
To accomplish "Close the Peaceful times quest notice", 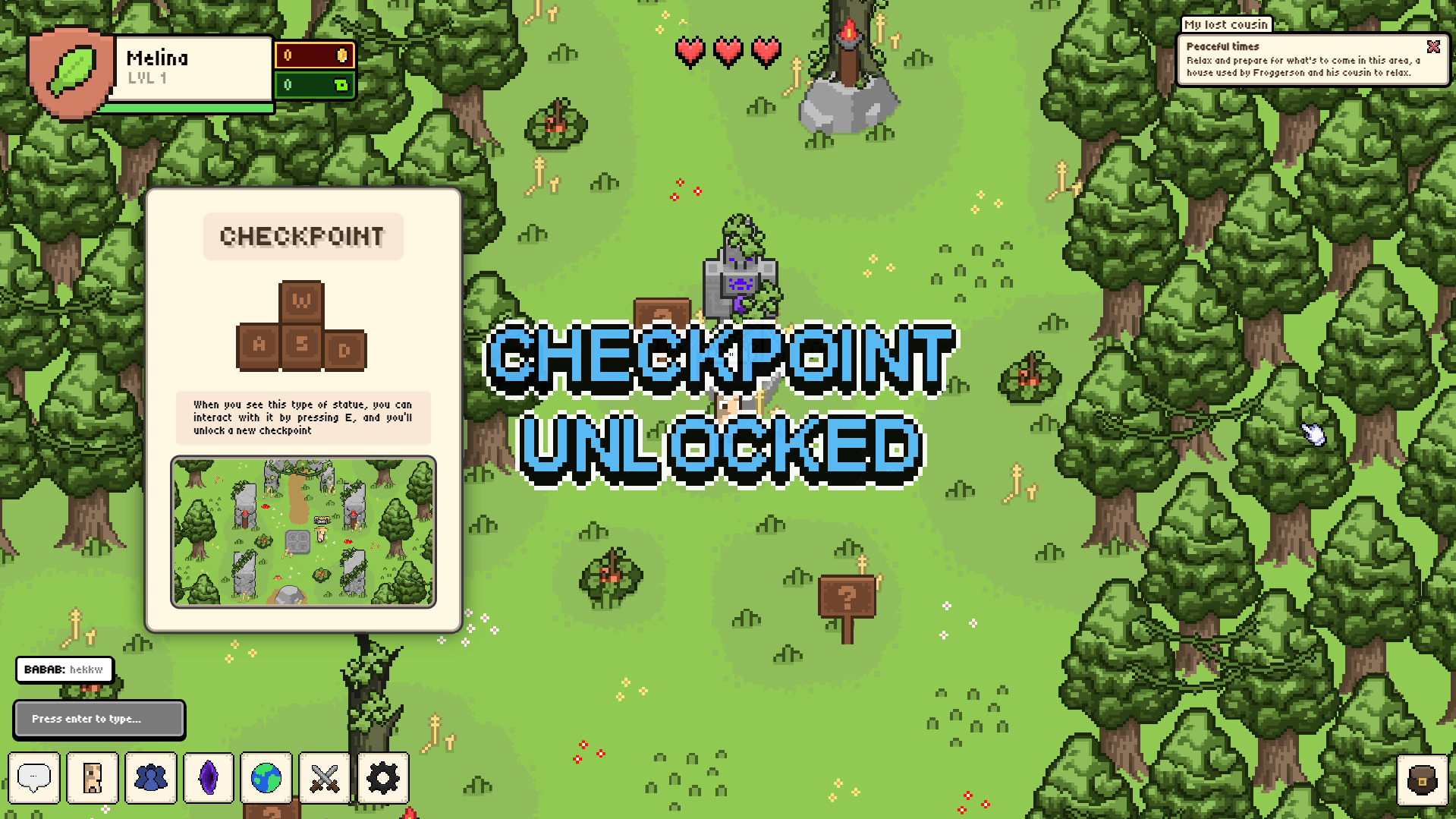I will (1433, 47).
